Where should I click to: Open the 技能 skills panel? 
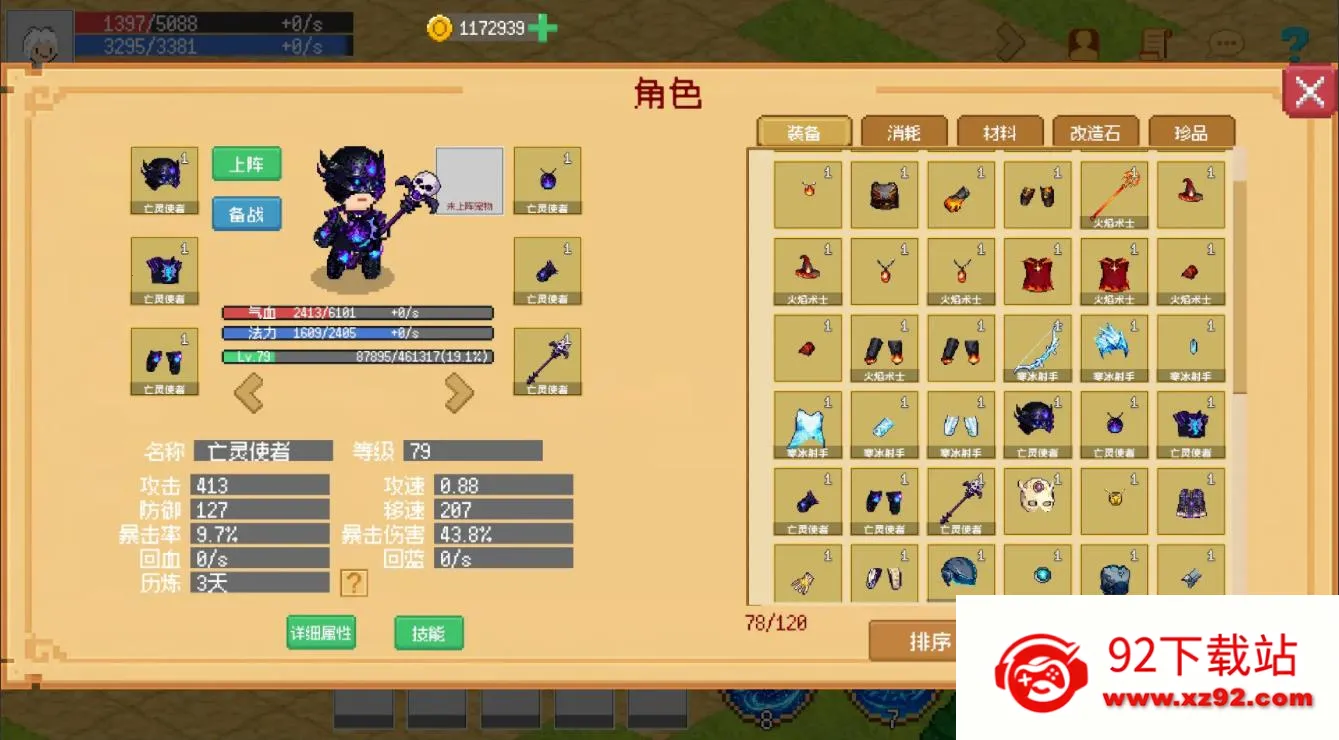click(x=428, y=632)
